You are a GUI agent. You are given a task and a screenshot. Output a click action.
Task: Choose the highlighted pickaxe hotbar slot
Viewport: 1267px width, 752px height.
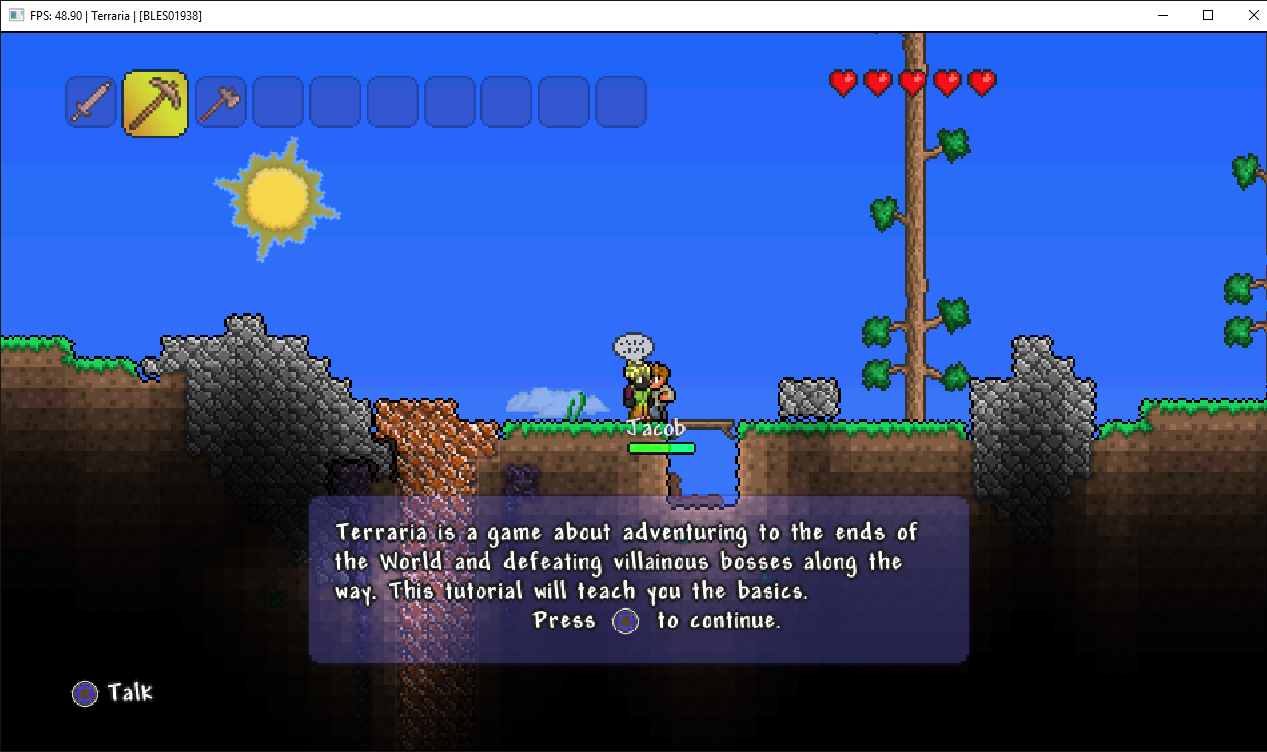(155, 103)
